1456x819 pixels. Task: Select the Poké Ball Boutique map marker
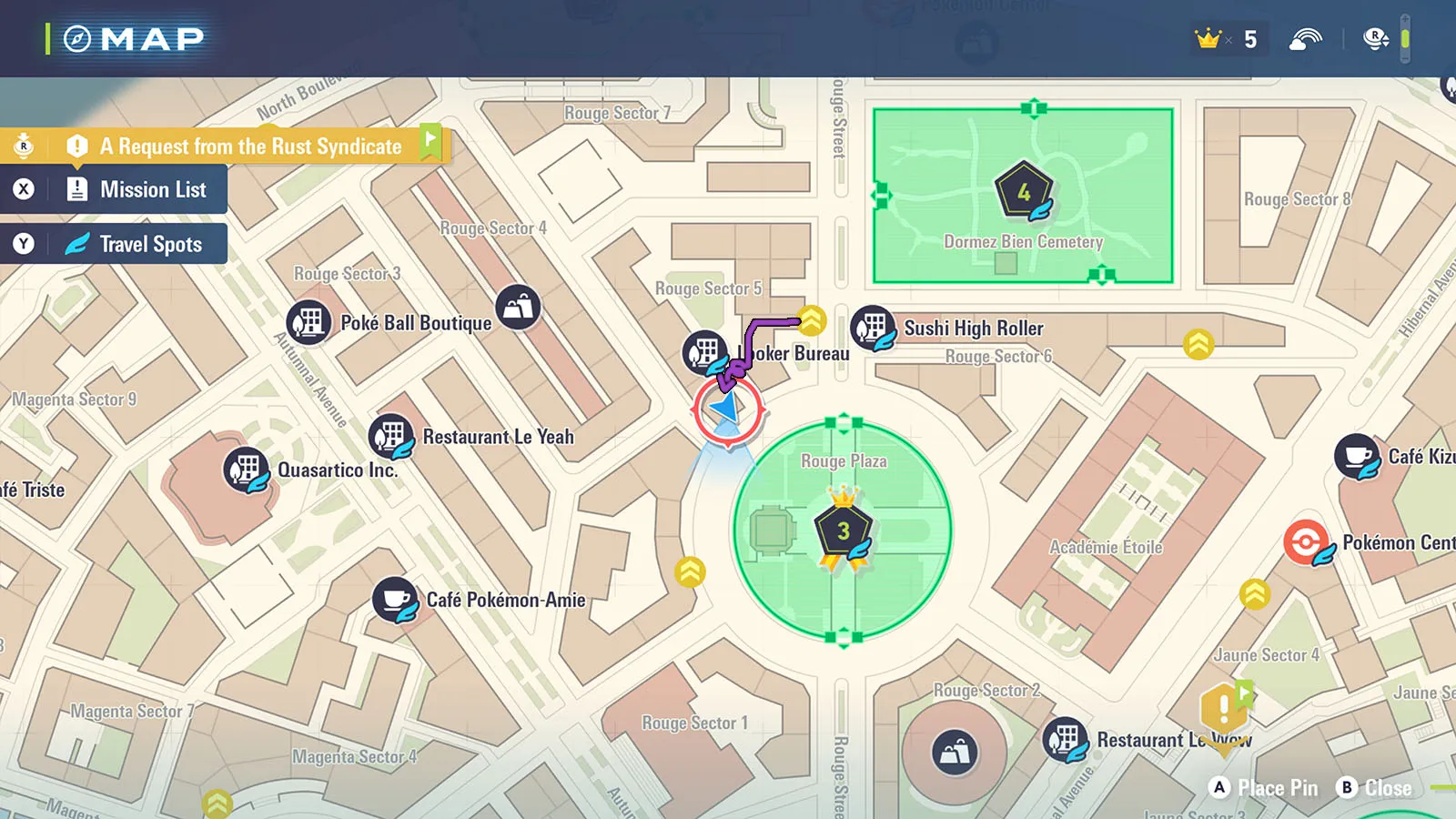click(309, 322)
